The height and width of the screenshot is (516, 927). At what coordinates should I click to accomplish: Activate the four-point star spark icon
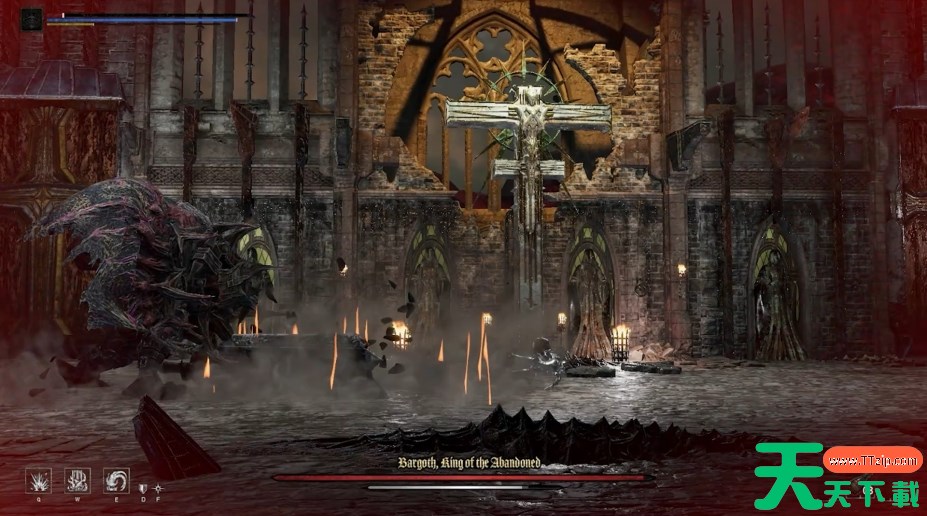click(x=156, y=488)
